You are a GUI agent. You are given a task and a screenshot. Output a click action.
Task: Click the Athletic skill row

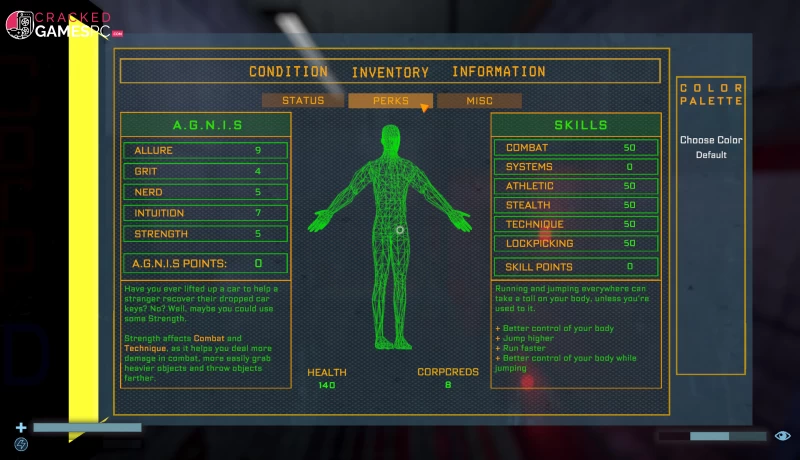575,186
